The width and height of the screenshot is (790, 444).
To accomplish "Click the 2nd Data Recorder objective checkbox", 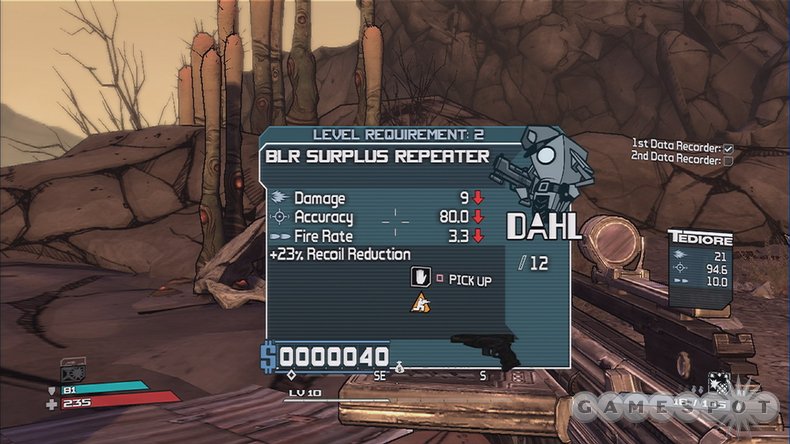I will point(728,160).
